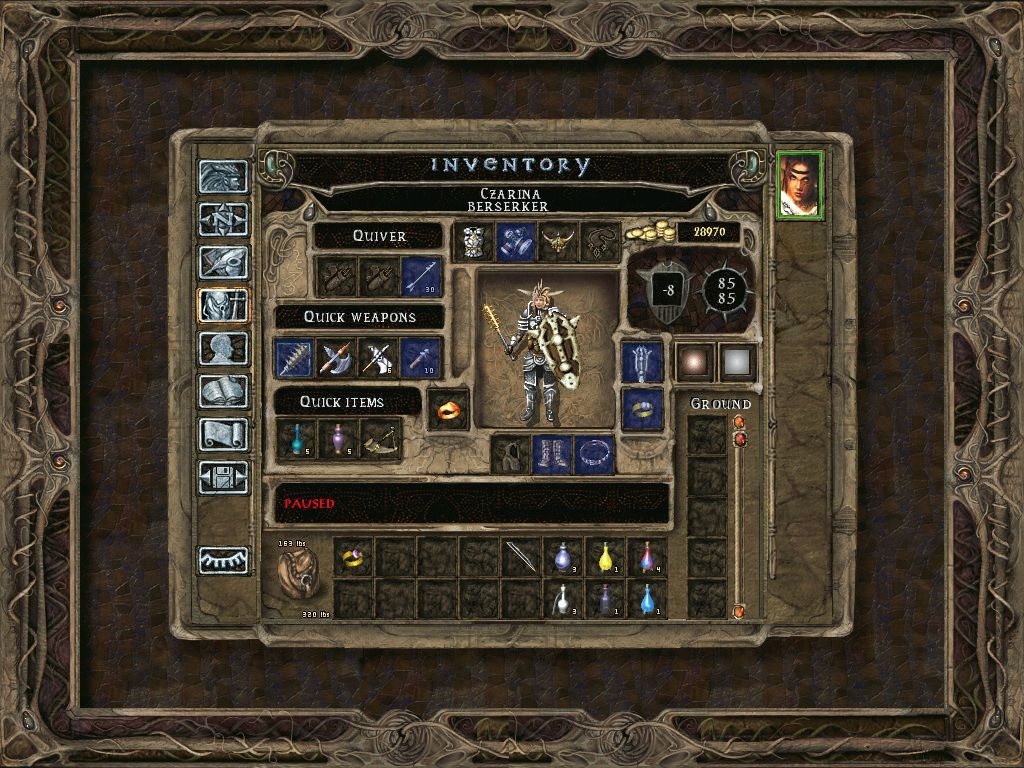Screen dimensions: 1024x768
Task: Open the options floppy disk button
Action: click(x=223, y=477)
